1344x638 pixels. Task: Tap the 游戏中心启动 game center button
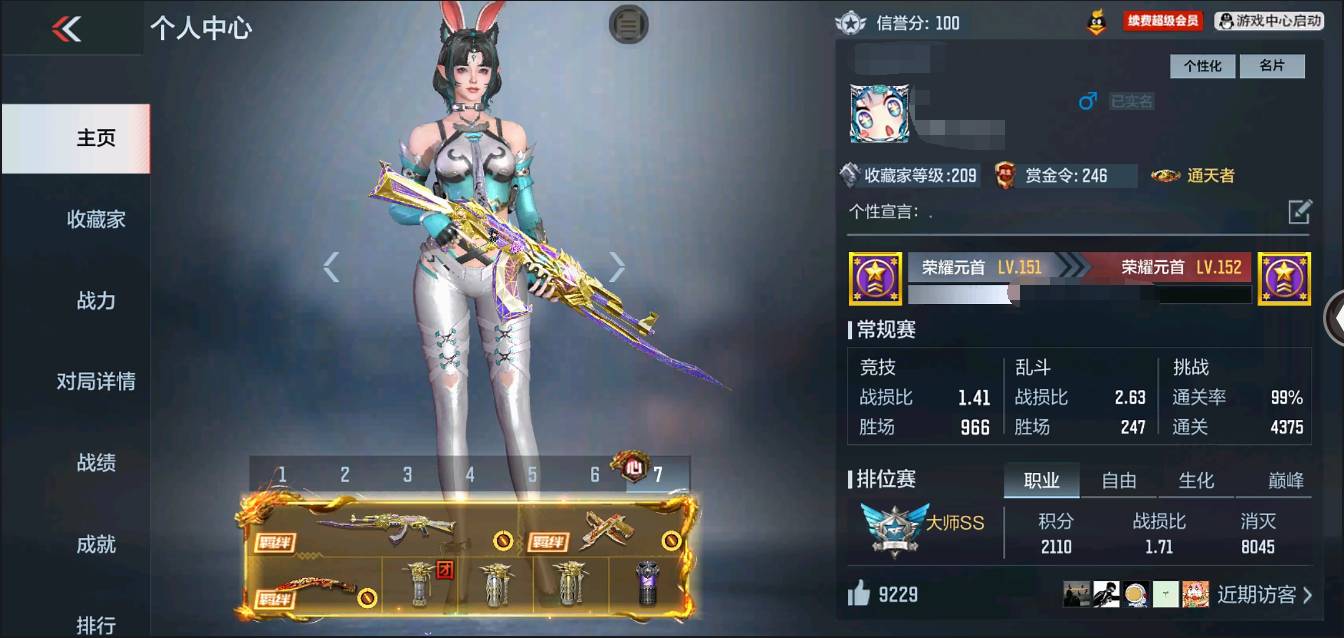1269,21
